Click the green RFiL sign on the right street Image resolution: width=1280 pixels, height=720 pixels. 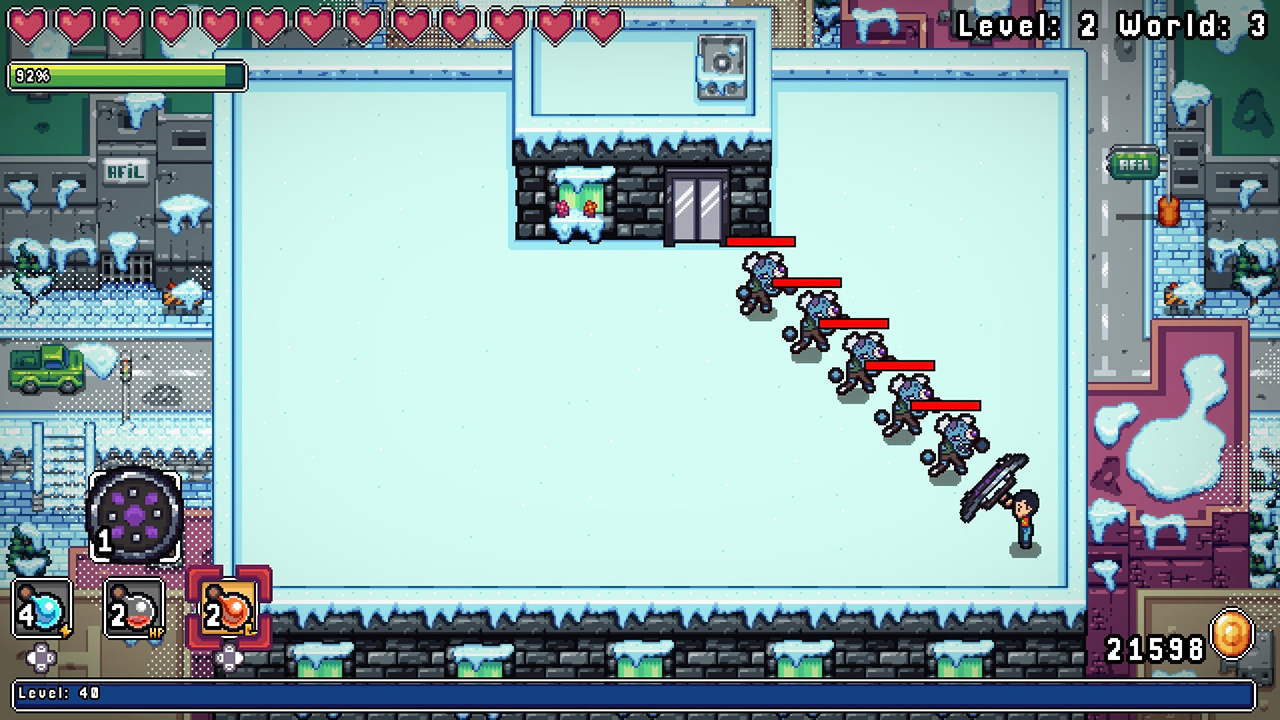pyautogui.click(x=1131, y=162)
